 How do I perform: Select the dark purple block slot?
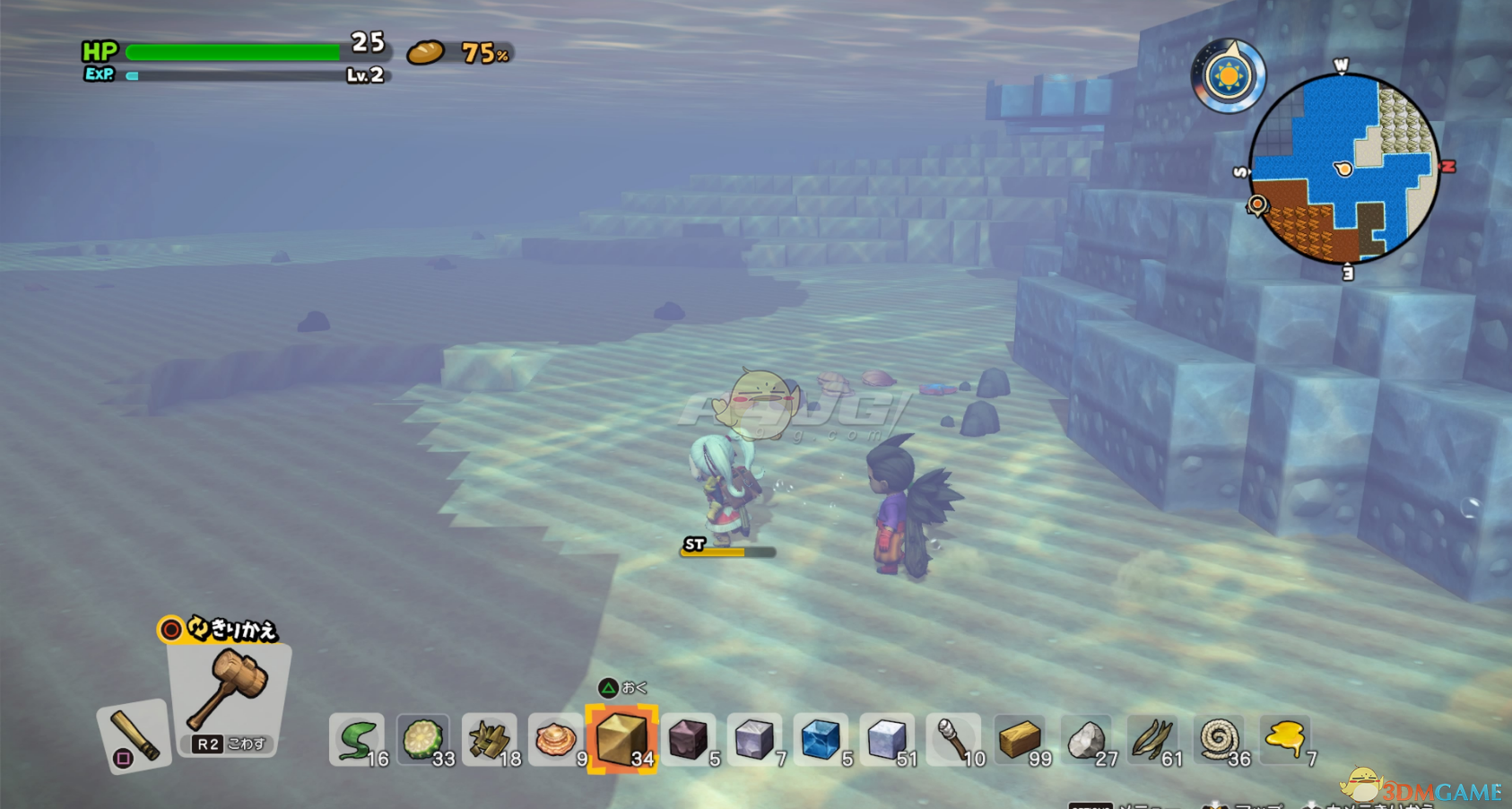689,740
